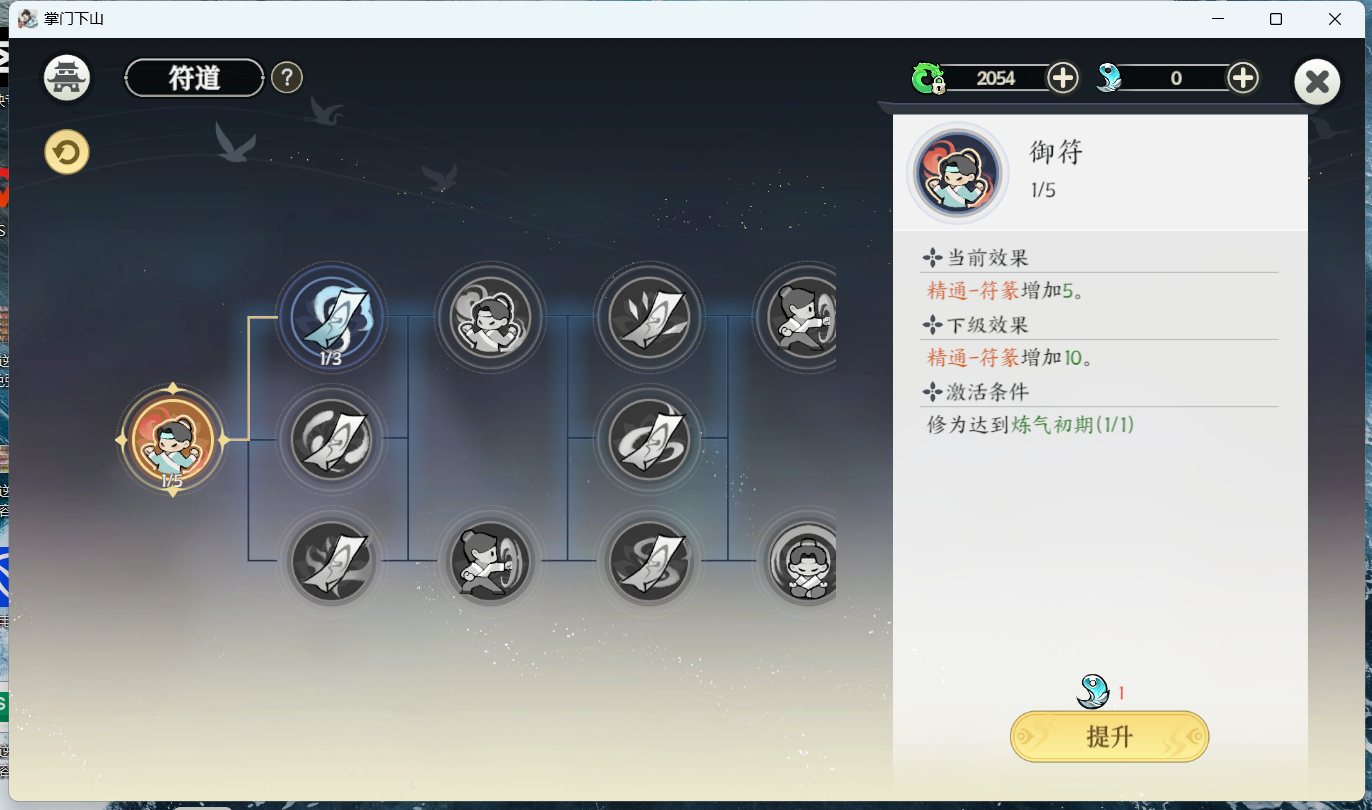Select the bottom-left locked talisman node
Viewport: 1372px width, 810px height.
click(332, 561)
